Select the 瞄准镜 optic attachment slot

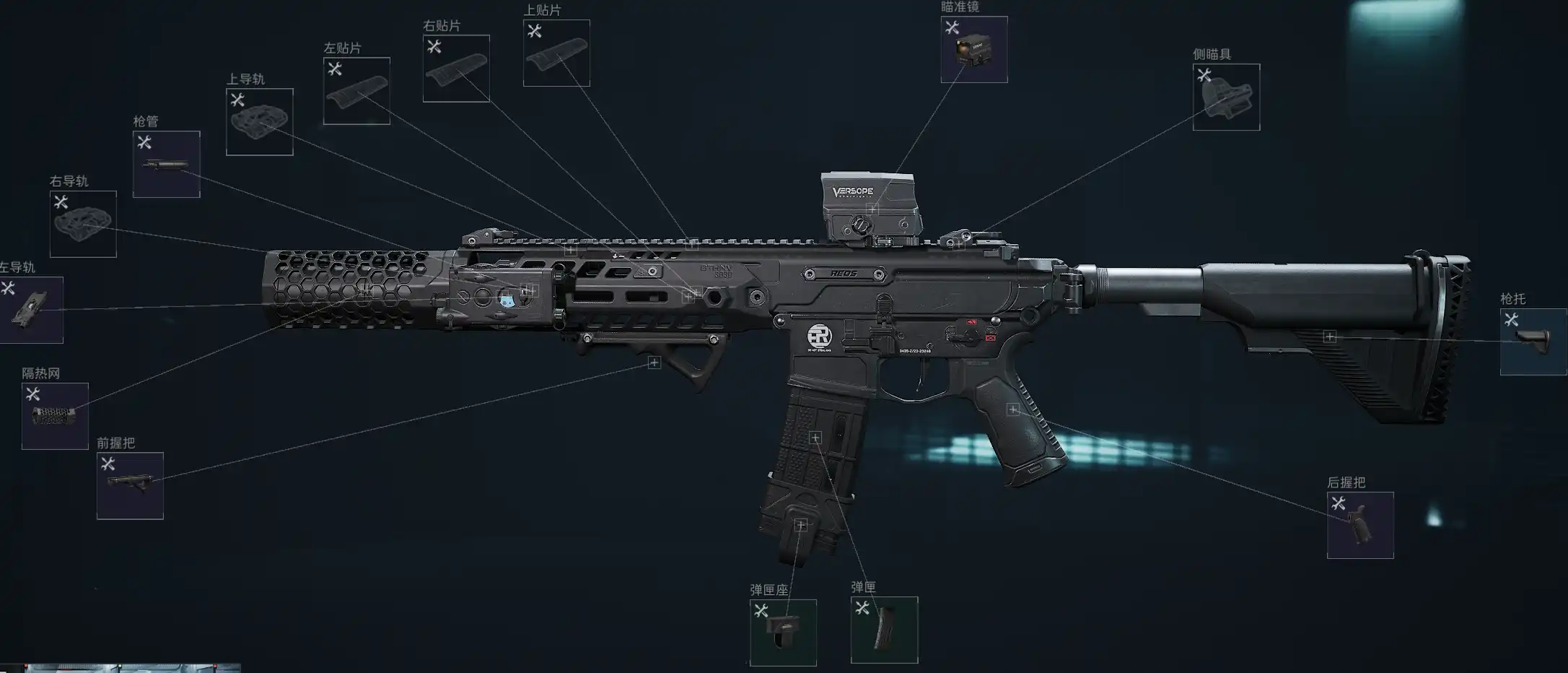(973, 49)
